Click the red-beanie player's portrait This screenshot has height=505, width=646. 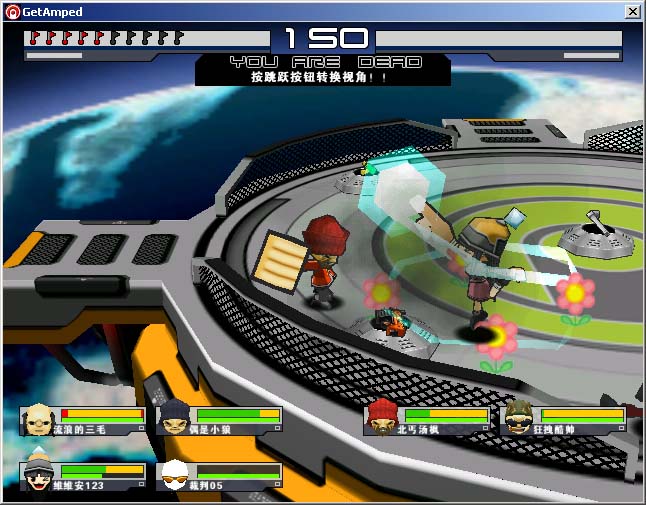click(381, 419)
